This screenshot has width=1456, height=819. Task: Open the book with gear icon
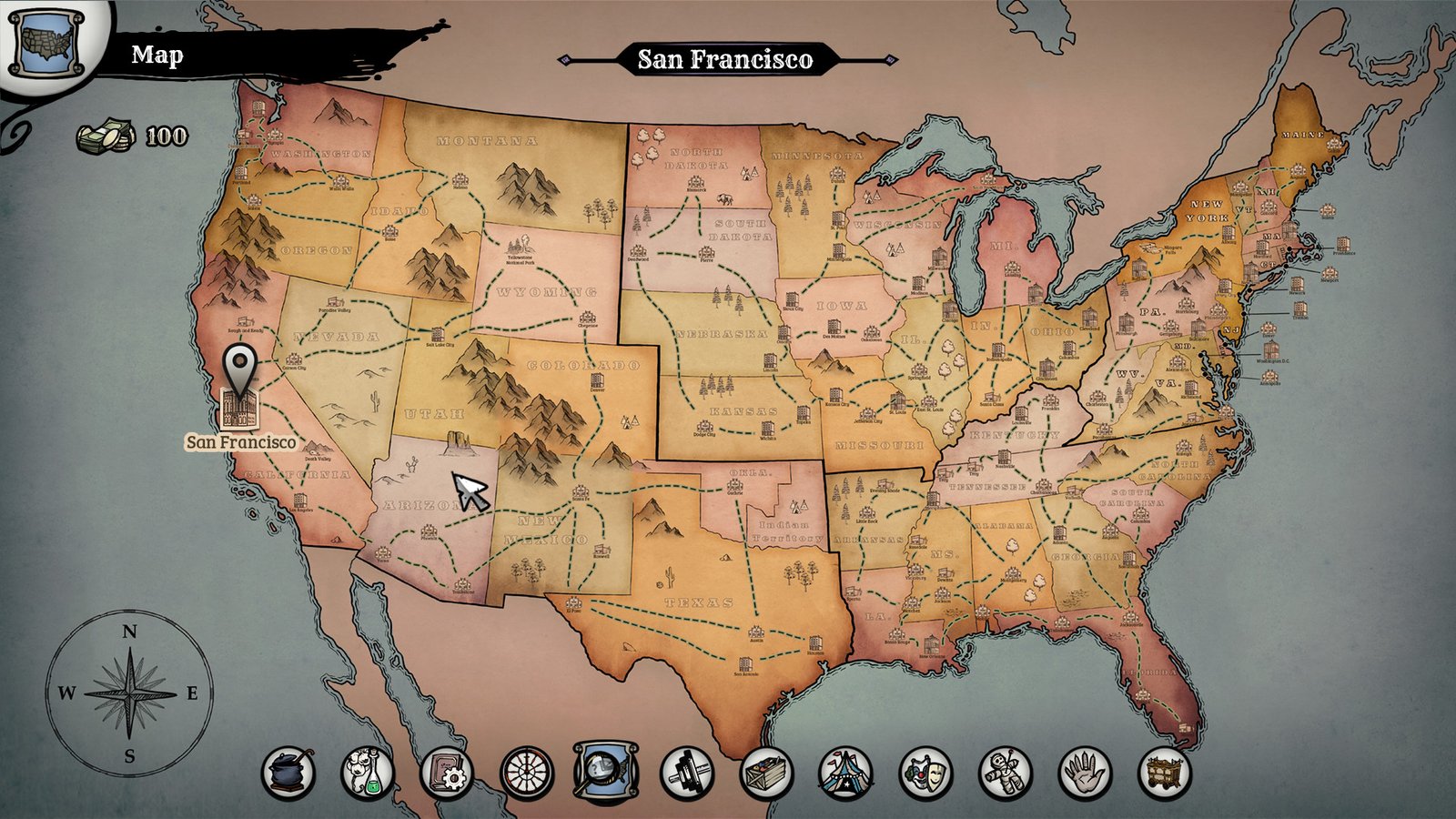[x=447, y=773]
